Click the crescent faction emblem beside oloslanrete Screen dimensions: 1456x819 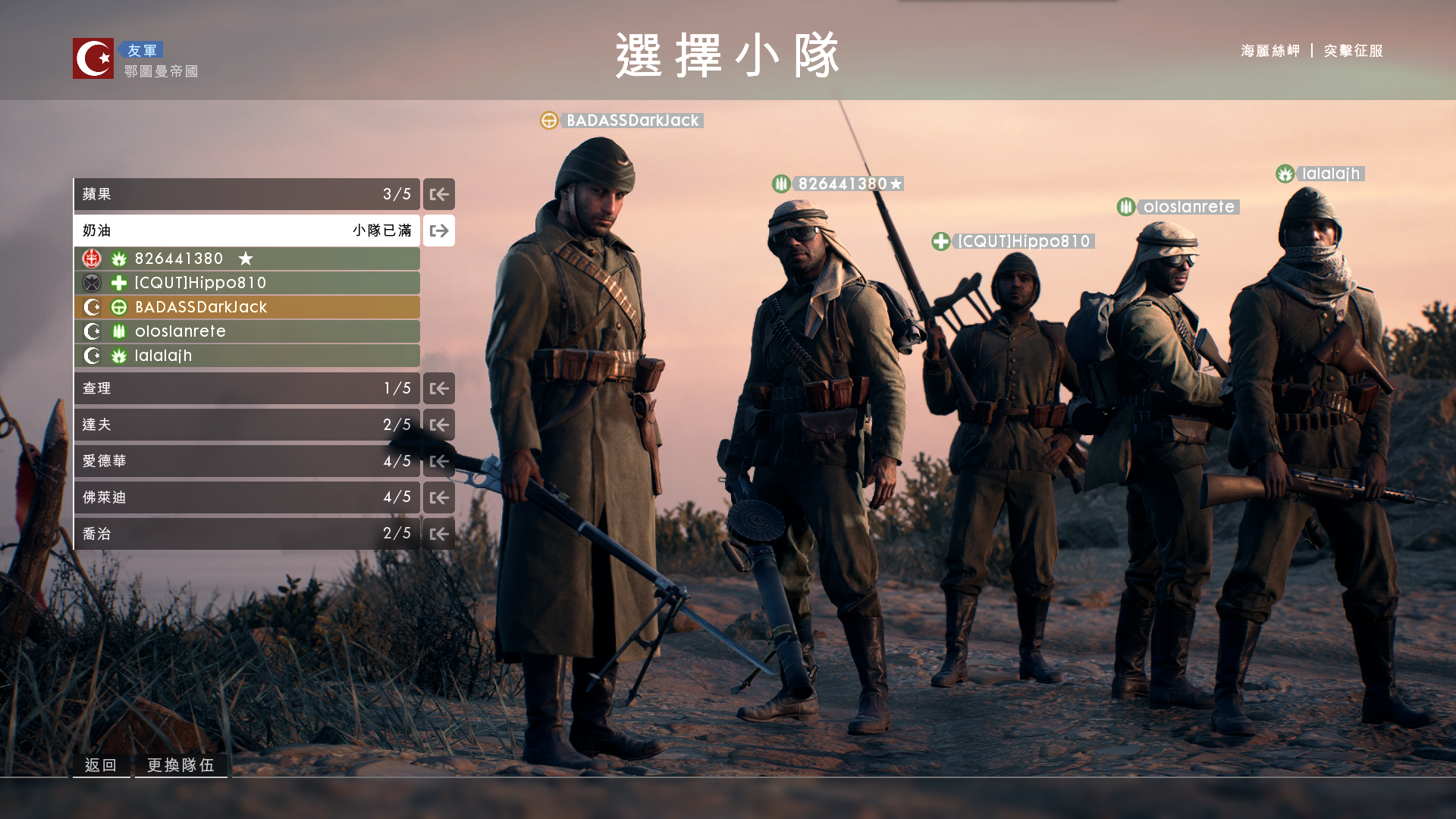pos(91,331)
